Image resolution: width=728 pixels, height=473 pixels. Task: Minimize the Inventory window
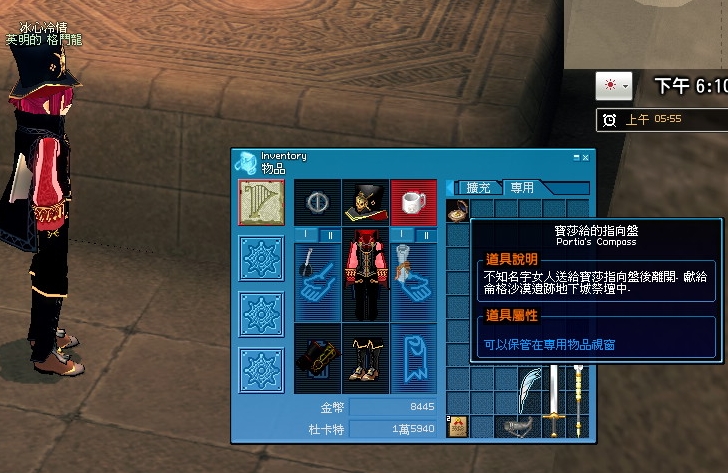pyautogui.click(x=577, y=157)
